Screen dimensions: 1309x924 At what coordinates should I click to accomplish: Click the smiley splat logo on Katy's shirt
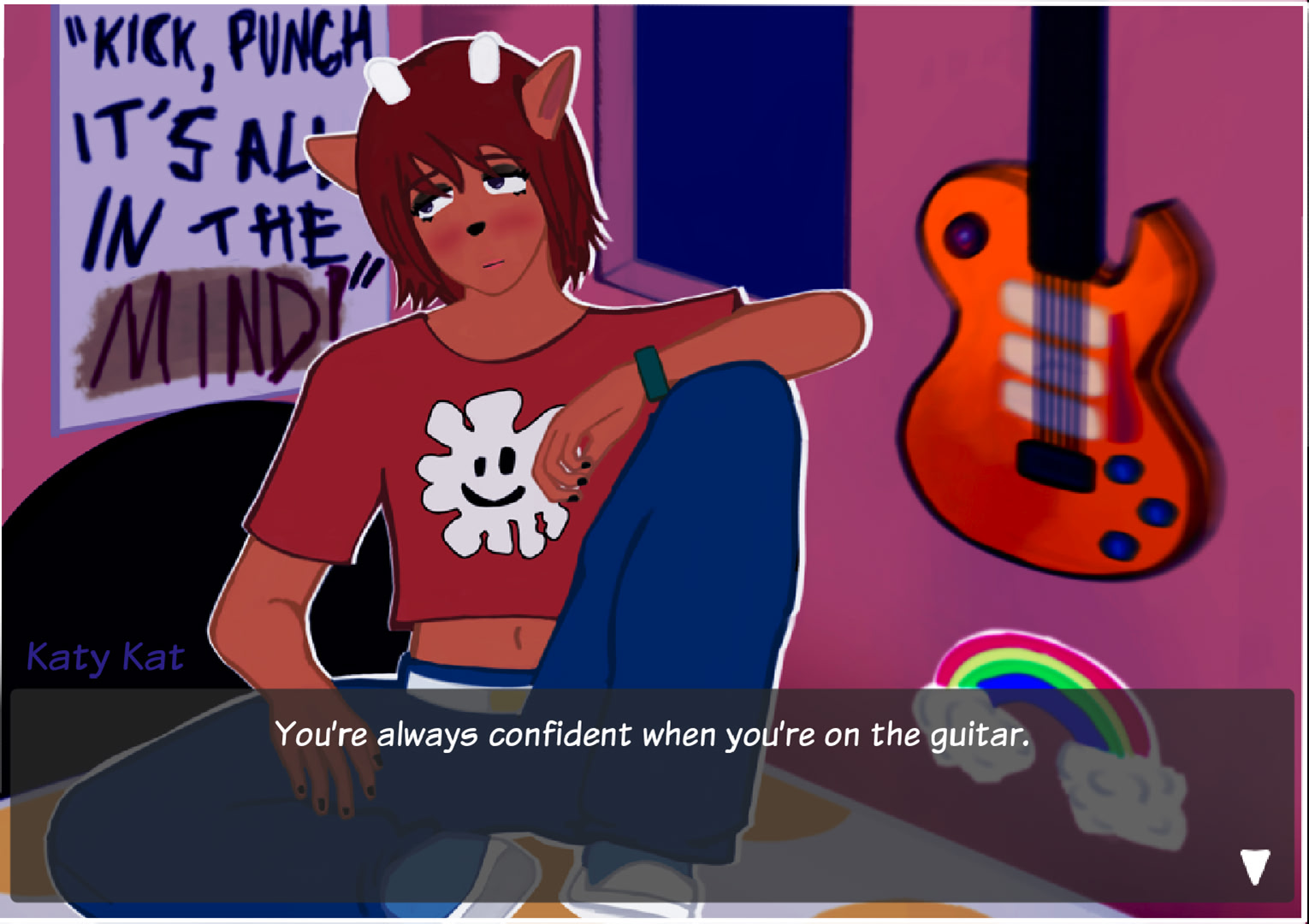488,475
